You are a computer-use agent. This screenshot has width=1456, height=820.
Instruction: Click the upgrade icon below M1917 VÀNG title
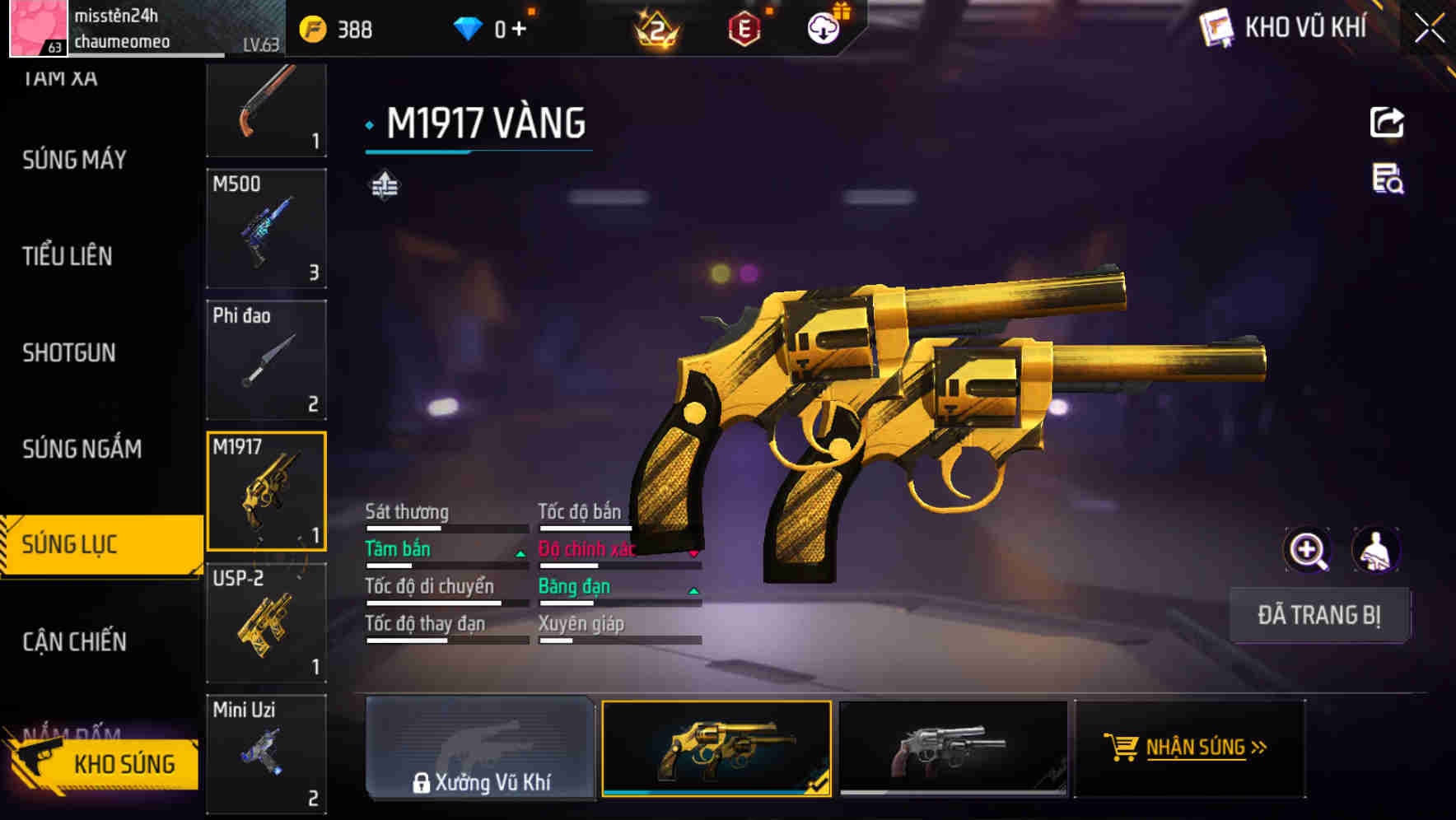[x=384, y=185]
